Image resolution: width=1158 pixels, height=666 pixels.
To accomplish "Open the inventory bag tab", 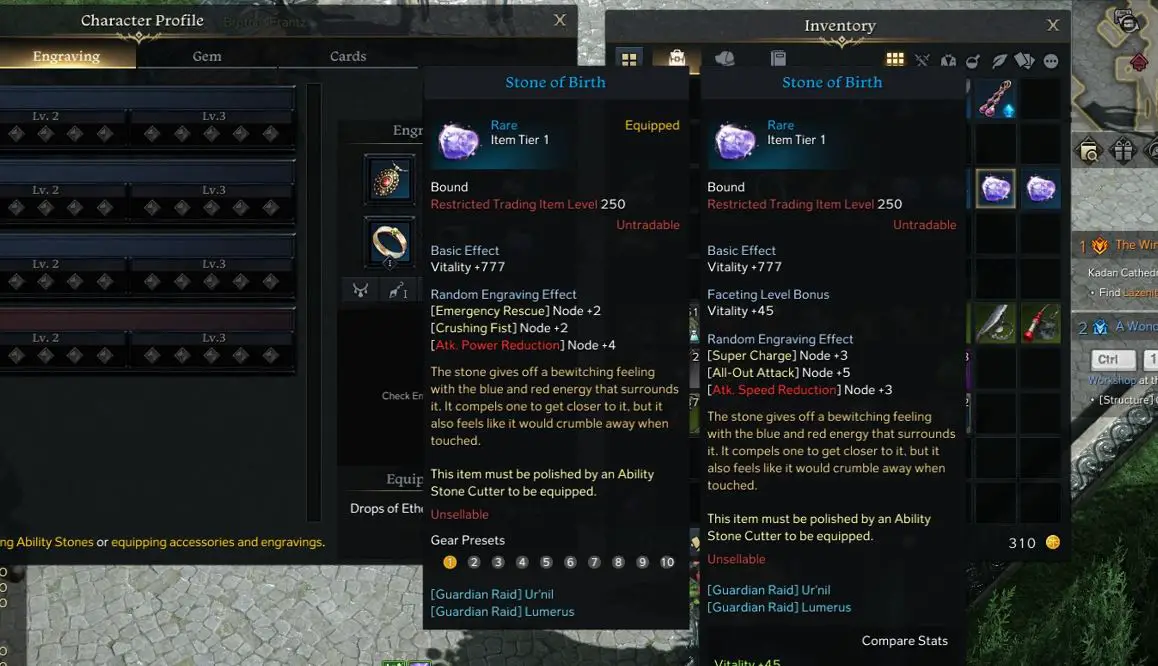I will [x=677, y=59].
